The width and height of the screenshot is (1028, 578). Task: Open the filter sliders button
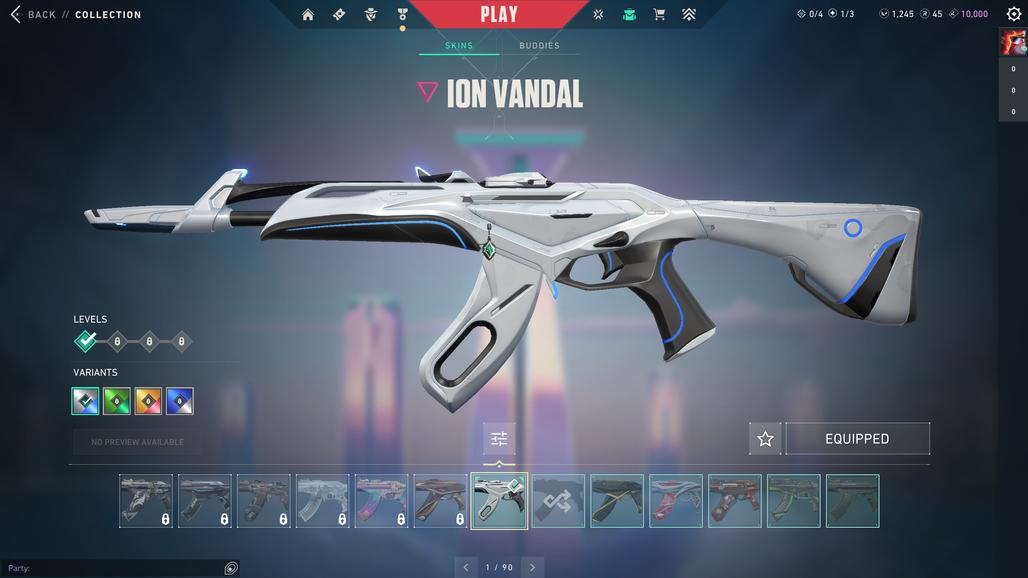coord(499,439)
